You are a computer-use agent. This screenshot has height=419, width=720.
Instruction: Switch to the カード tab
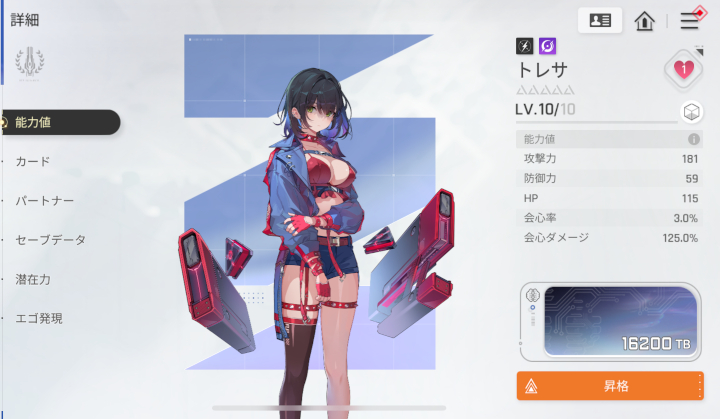33,161
